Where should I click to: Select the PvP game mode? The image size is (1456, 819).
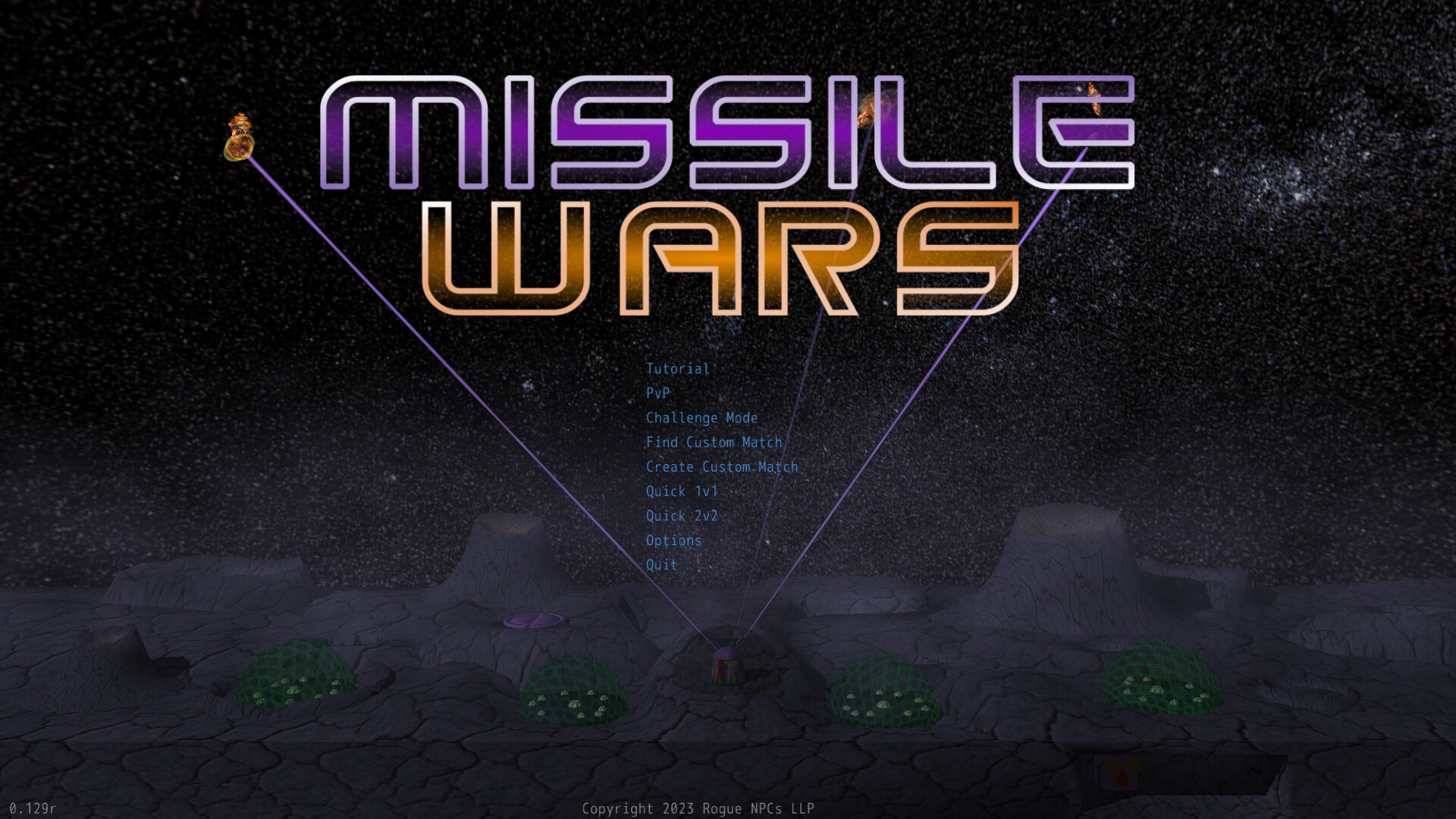(657, 394)
